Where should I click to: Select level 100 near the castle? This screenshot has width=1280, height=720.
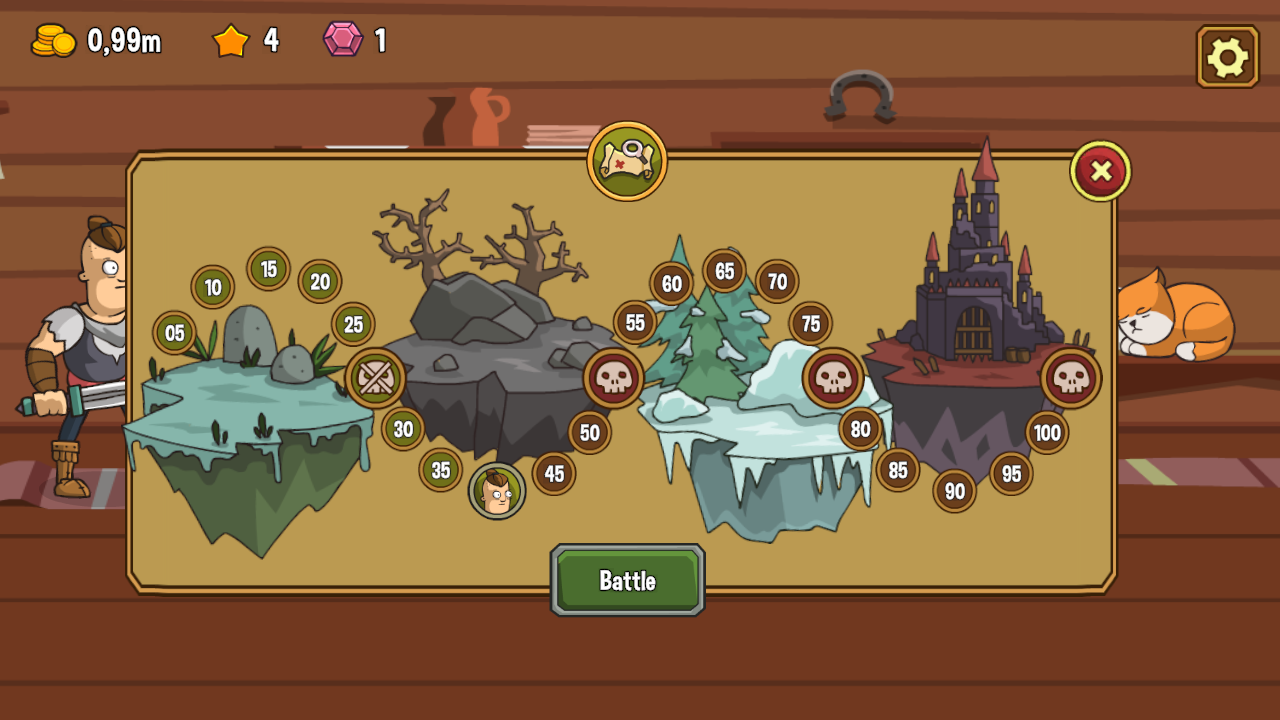click(x=1046, y=433)
